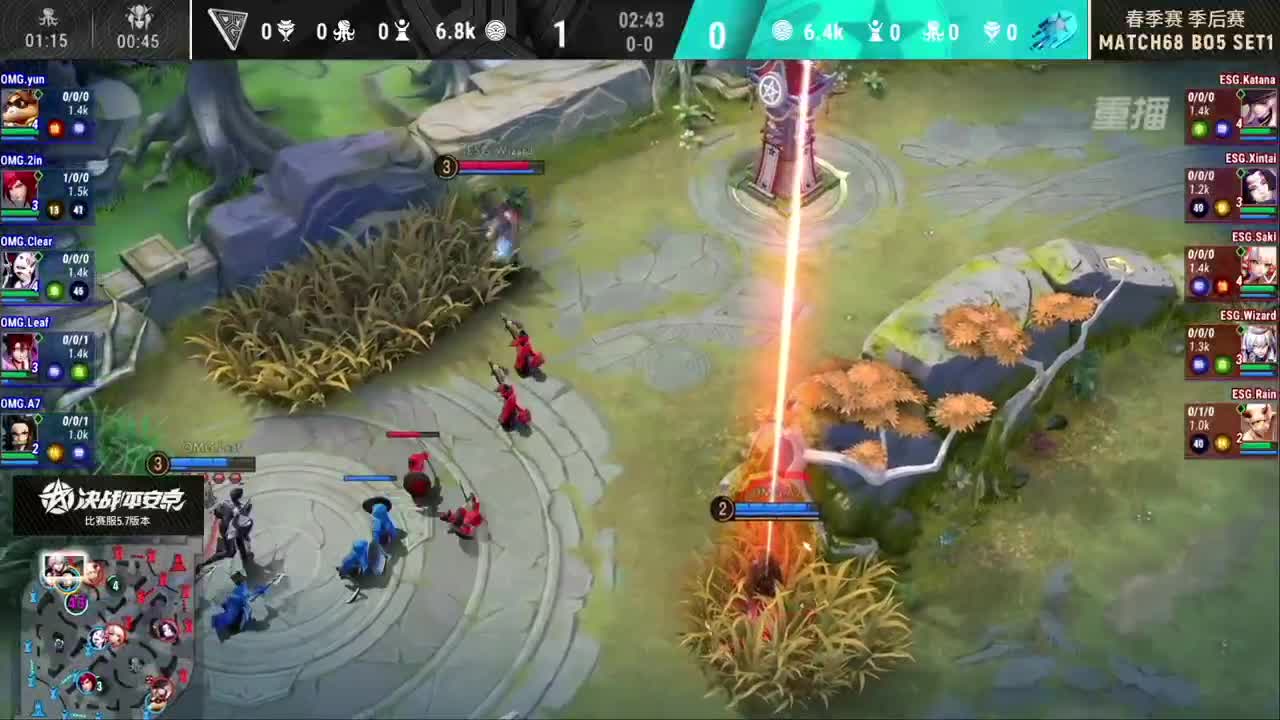The image size is (1280, 720).
Task: Click the 春季赛 季后赛 banner
Action: pyautogui.click(x=1185, y=17)
